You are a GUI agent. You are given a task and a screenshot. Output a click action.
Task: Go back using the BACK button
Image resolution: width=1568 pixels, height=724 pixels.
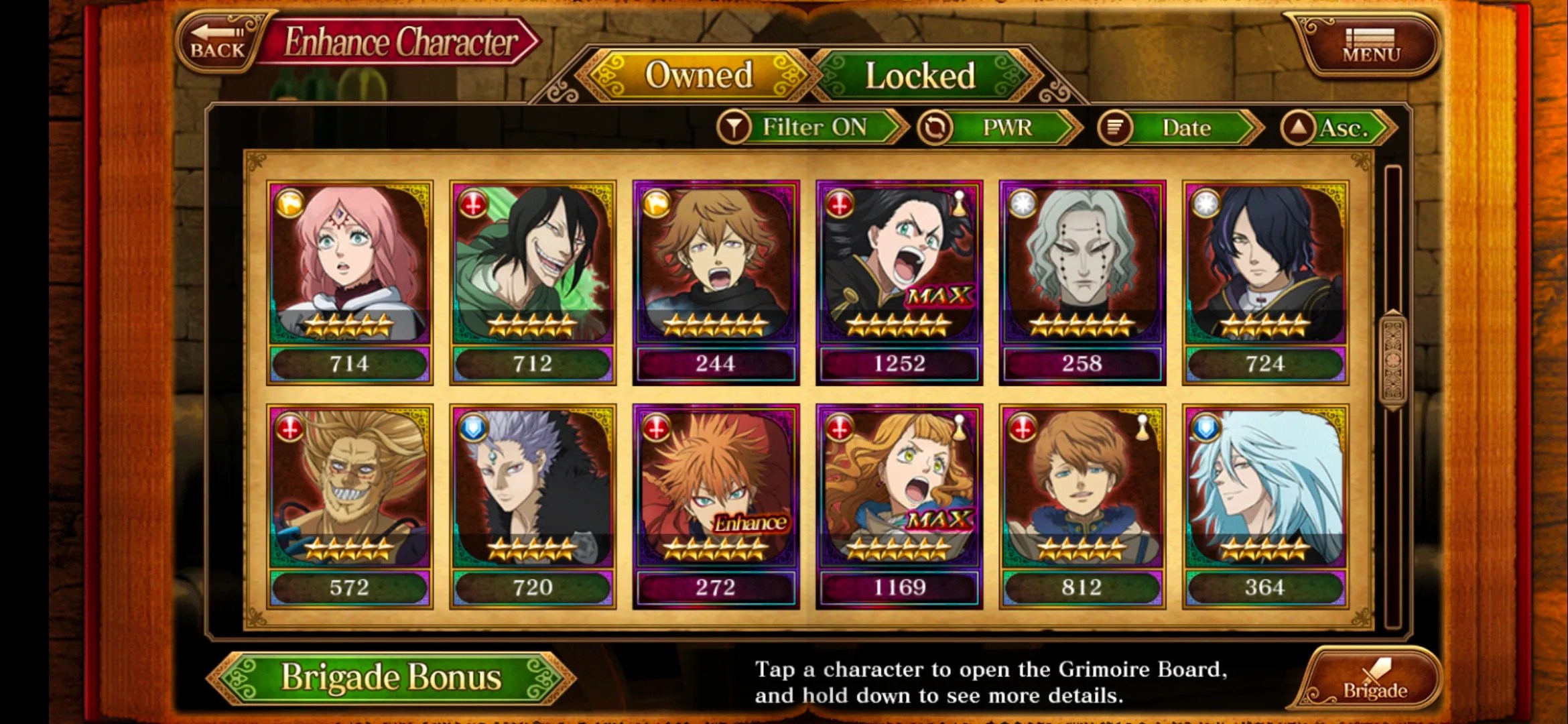(218, 42)
